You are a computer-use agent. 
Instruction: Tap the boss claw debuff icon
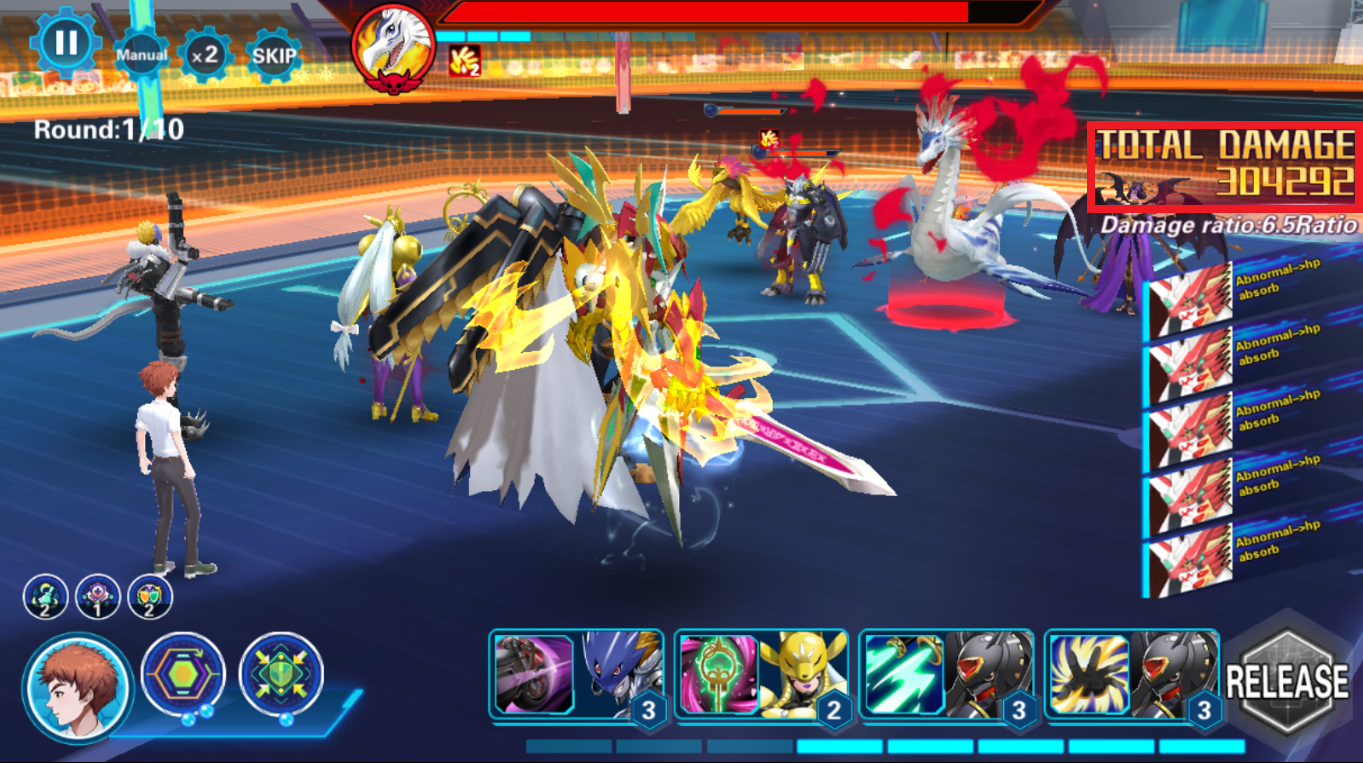465,61
